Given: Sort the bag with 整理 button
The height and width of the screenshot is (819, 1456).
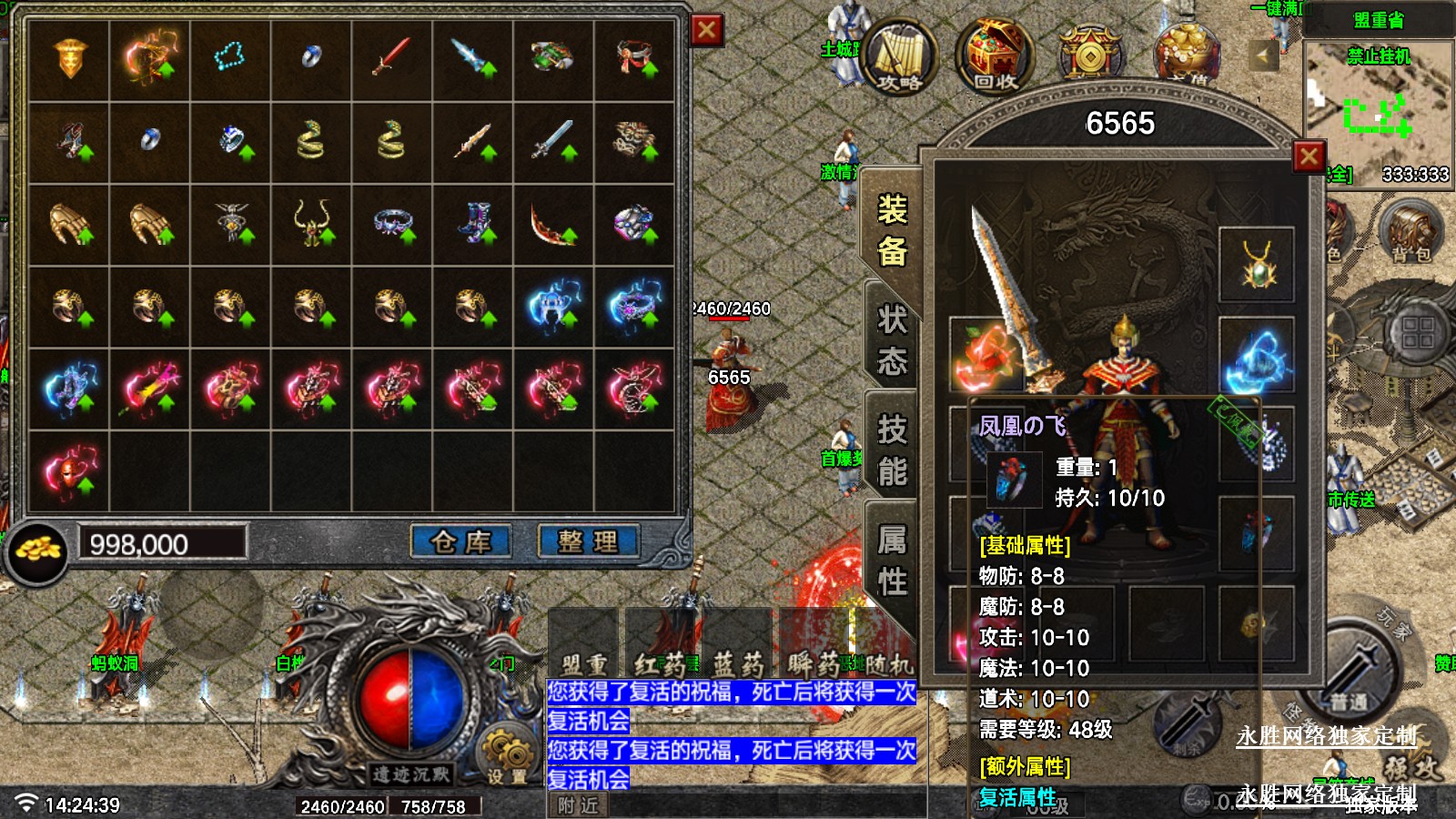Looking at the screenshot, I should [588, 542].
